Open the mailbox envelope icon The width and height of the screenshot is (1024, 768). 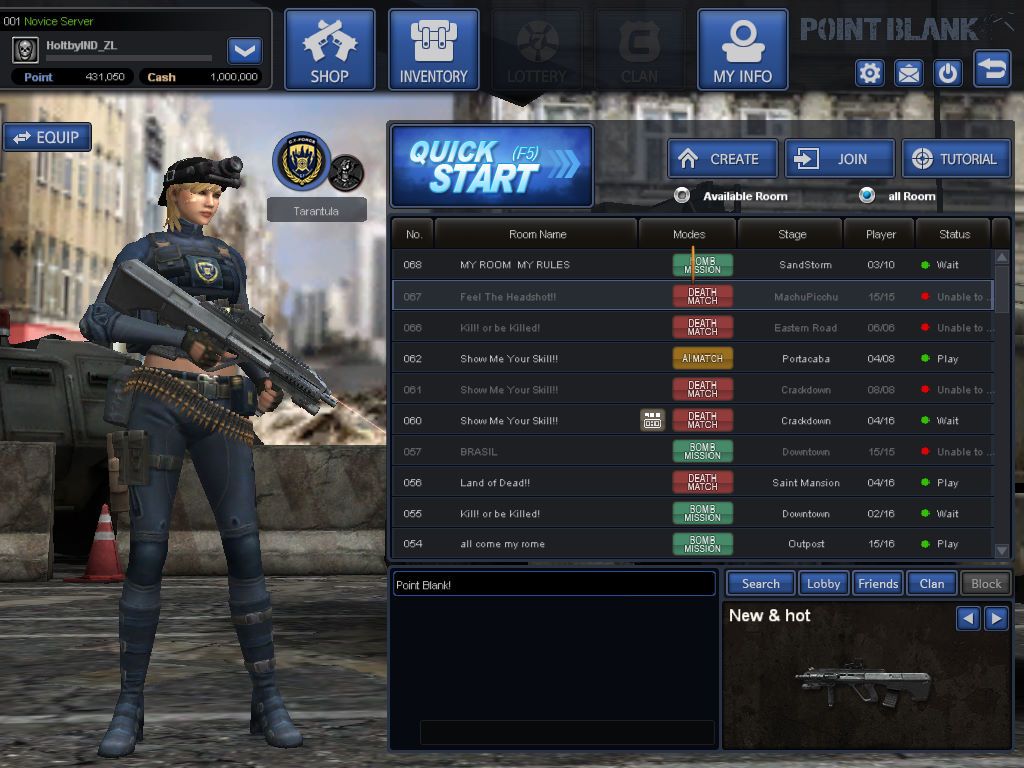click(908, 73)
